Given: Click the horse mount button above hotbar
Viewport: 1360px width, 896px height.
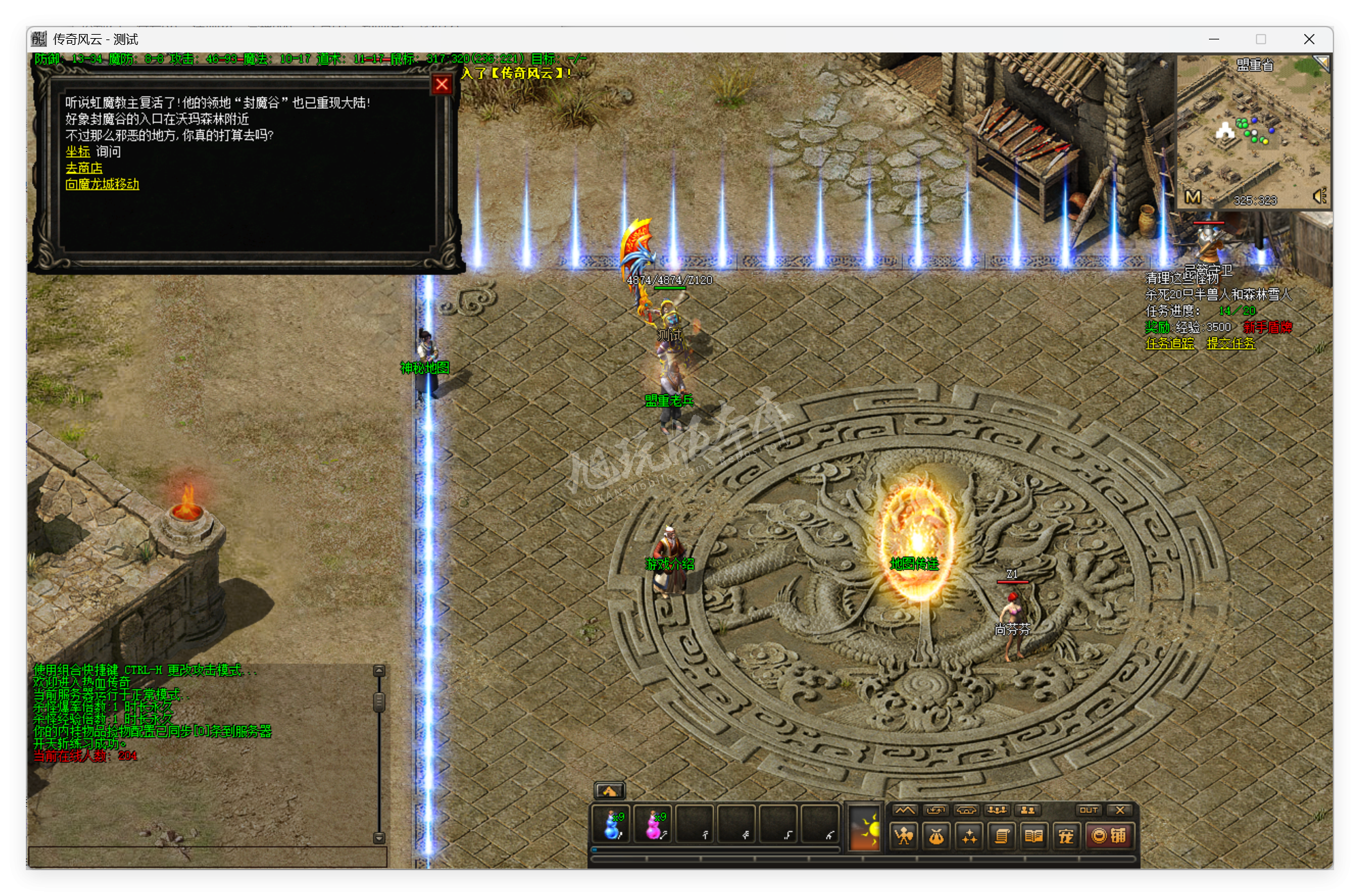Looking at the screenshot, I should (x=609, y=791).
